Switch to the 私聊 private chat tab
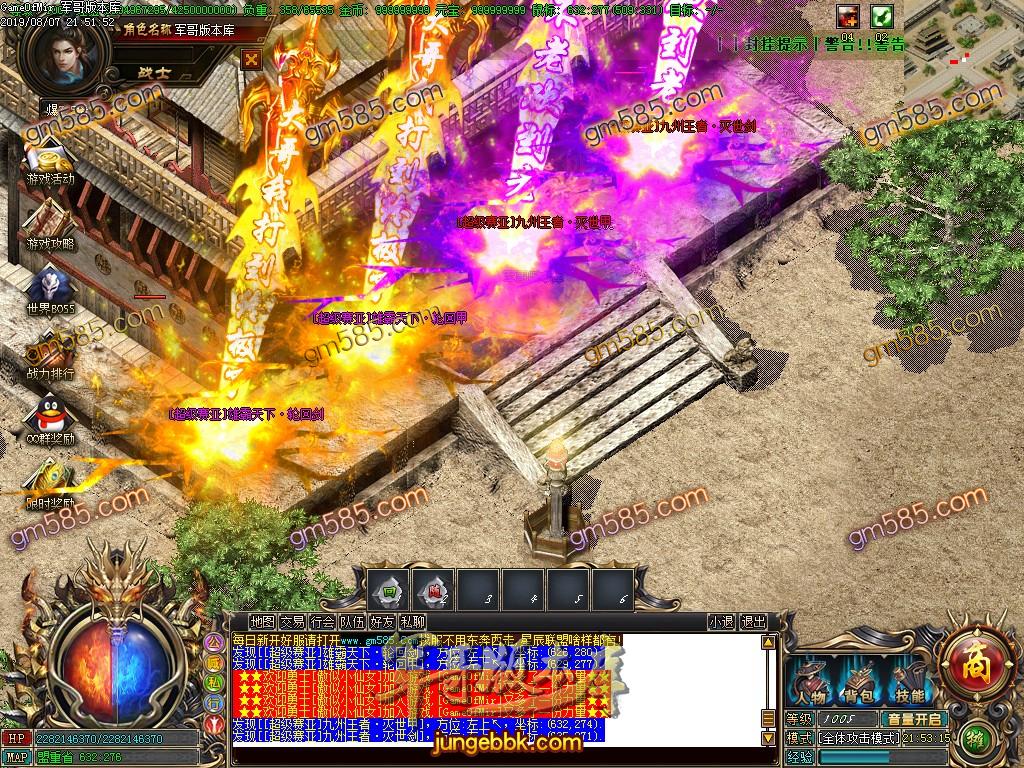 pyautogui.click(x=412, y=622)
